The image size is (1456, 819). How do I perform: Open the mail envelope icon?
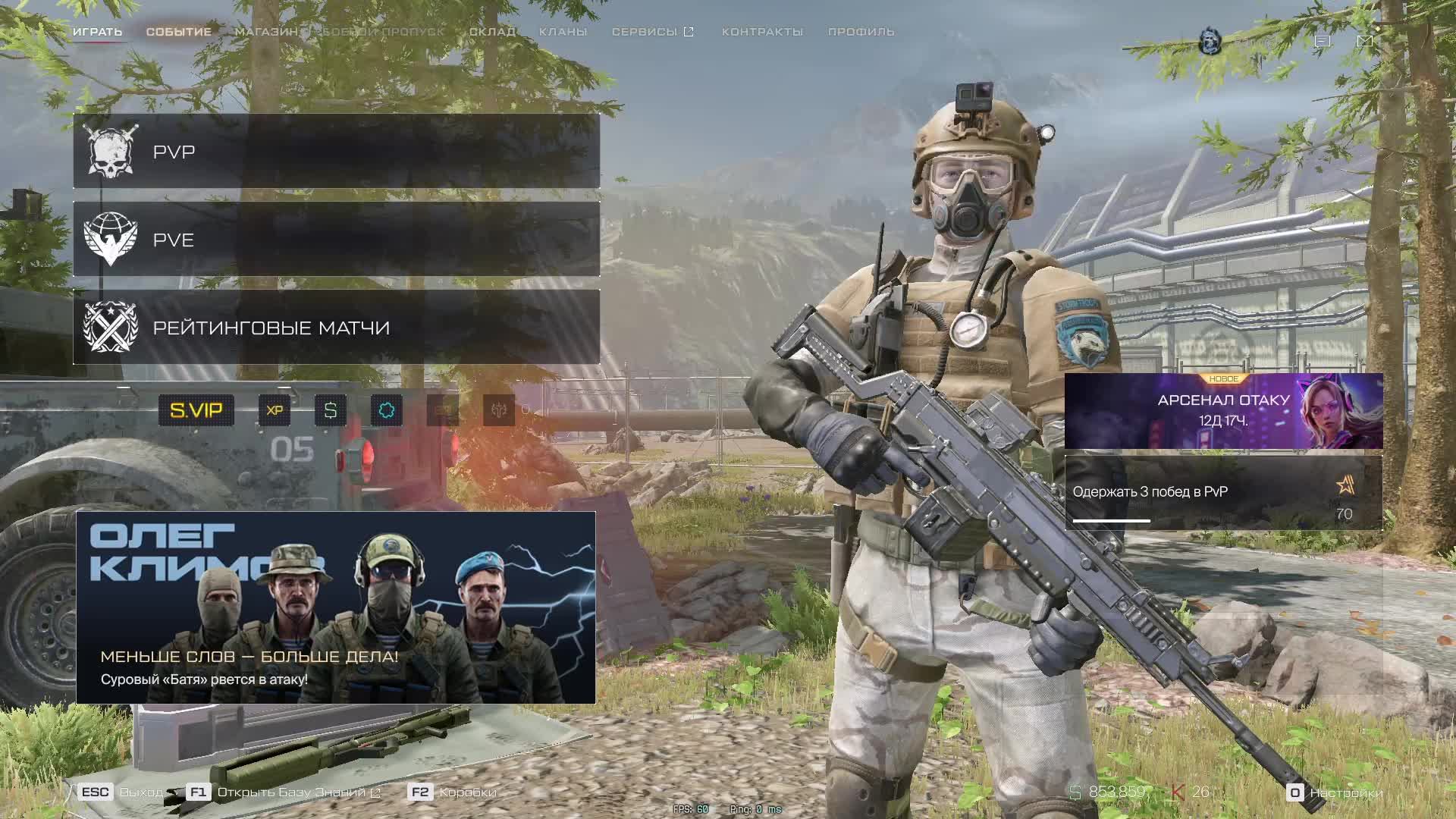[x=1365, y=41]
